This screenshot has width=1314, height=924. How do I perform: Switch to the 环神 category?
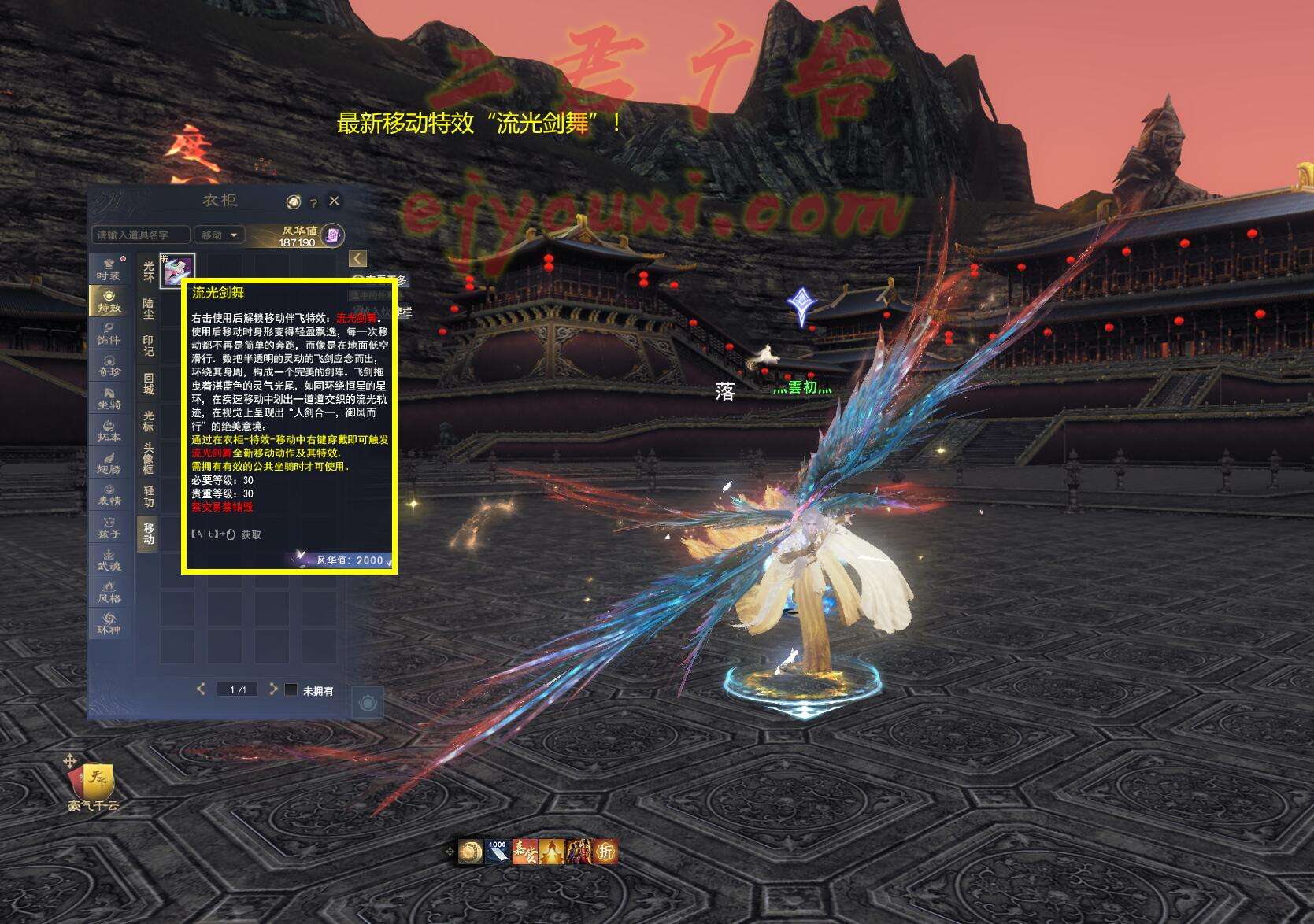click(x=109, y=624)
